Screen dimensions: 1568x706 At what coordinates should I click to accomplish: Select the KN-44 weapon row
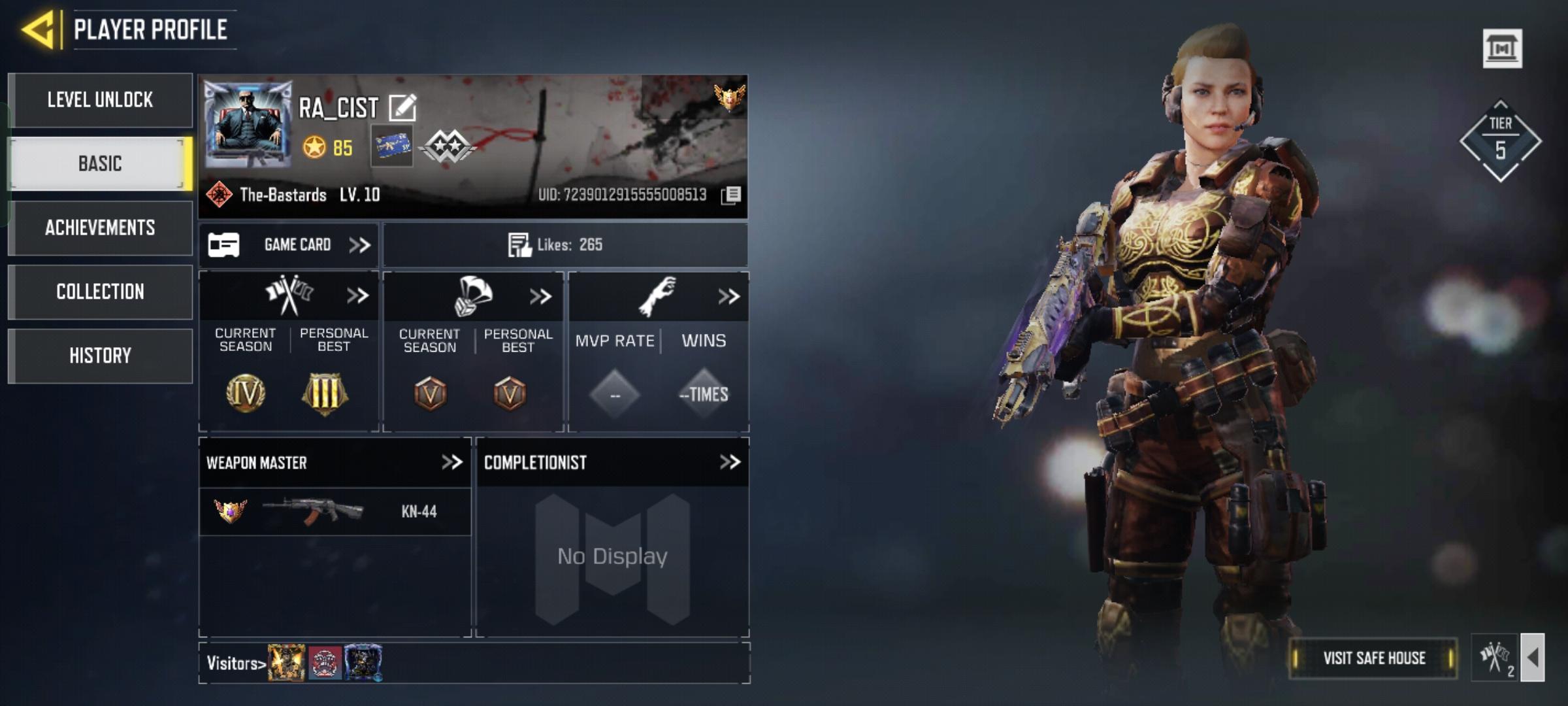(x=335, y=511)
